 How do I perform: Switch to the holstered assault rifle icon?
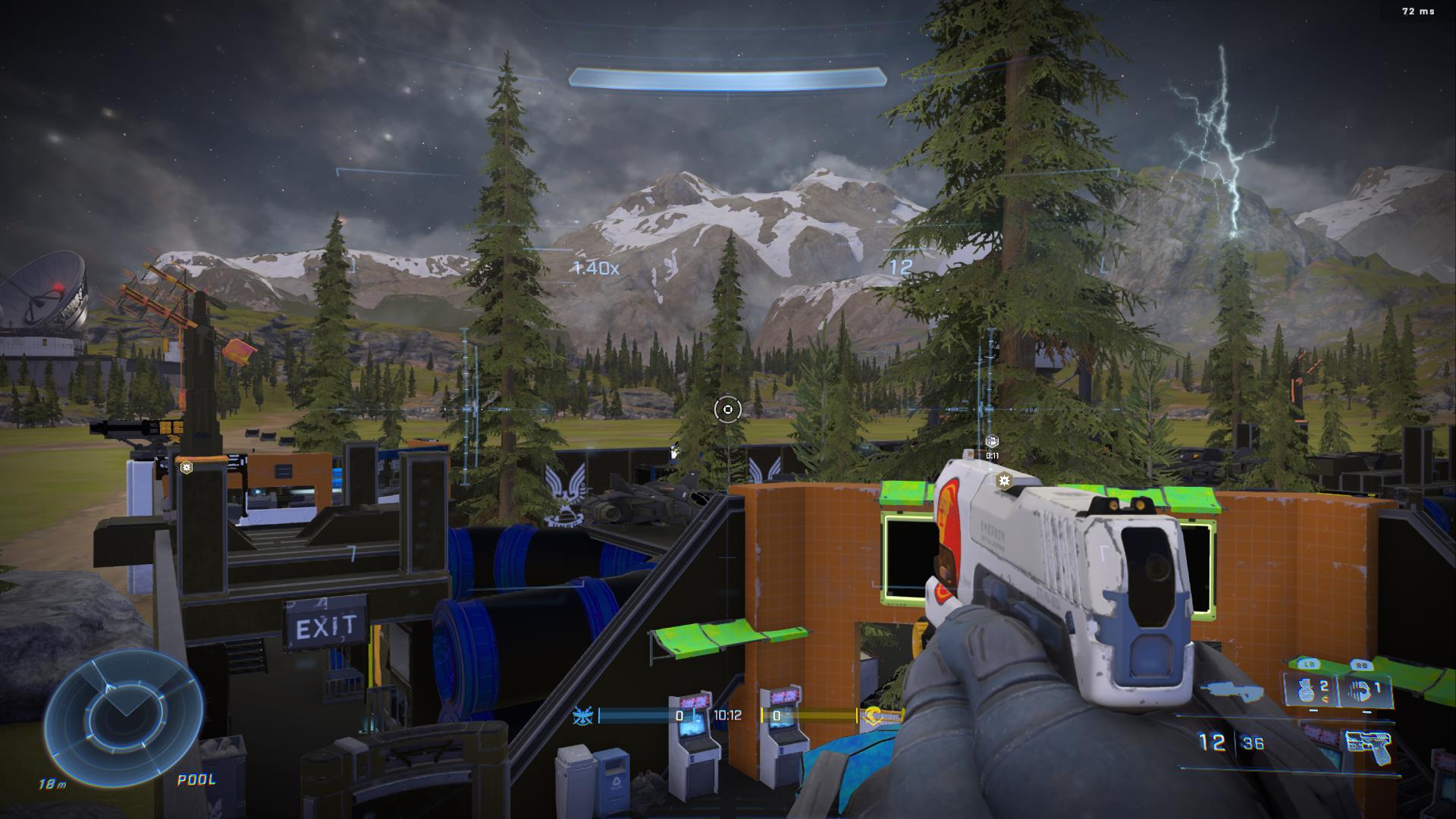(x=1234, y=691)
